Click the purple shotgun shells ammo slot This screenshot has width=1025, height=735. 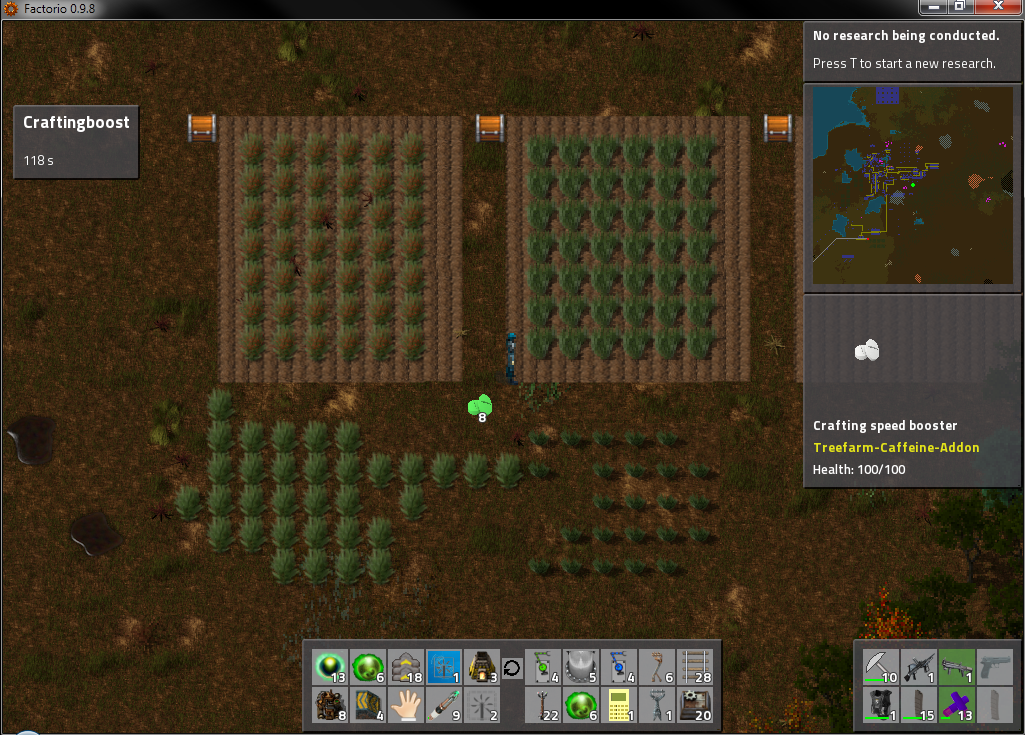coord(957,705)
